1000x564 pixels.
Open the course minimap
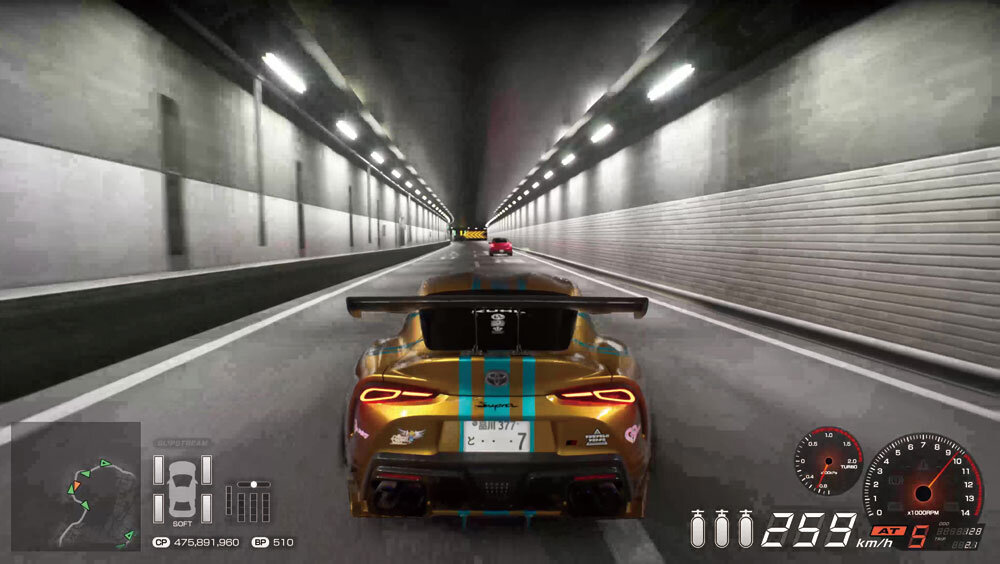pos(75,487)
